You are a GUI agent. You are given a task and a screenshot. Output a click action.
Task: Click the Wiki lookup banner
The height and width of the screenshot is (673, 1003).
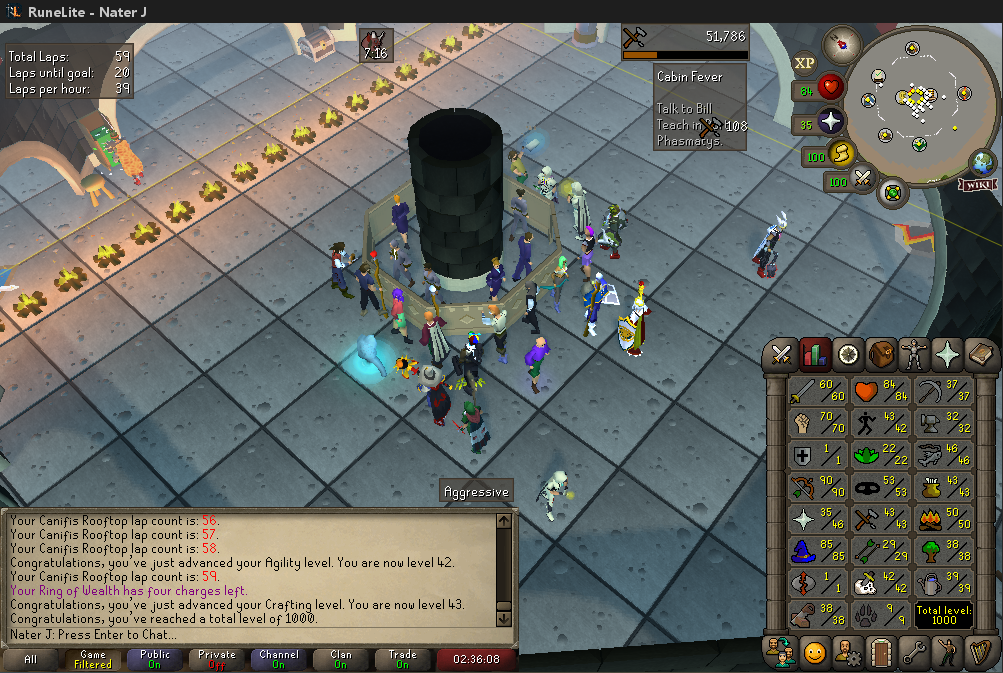click(976, 185)
